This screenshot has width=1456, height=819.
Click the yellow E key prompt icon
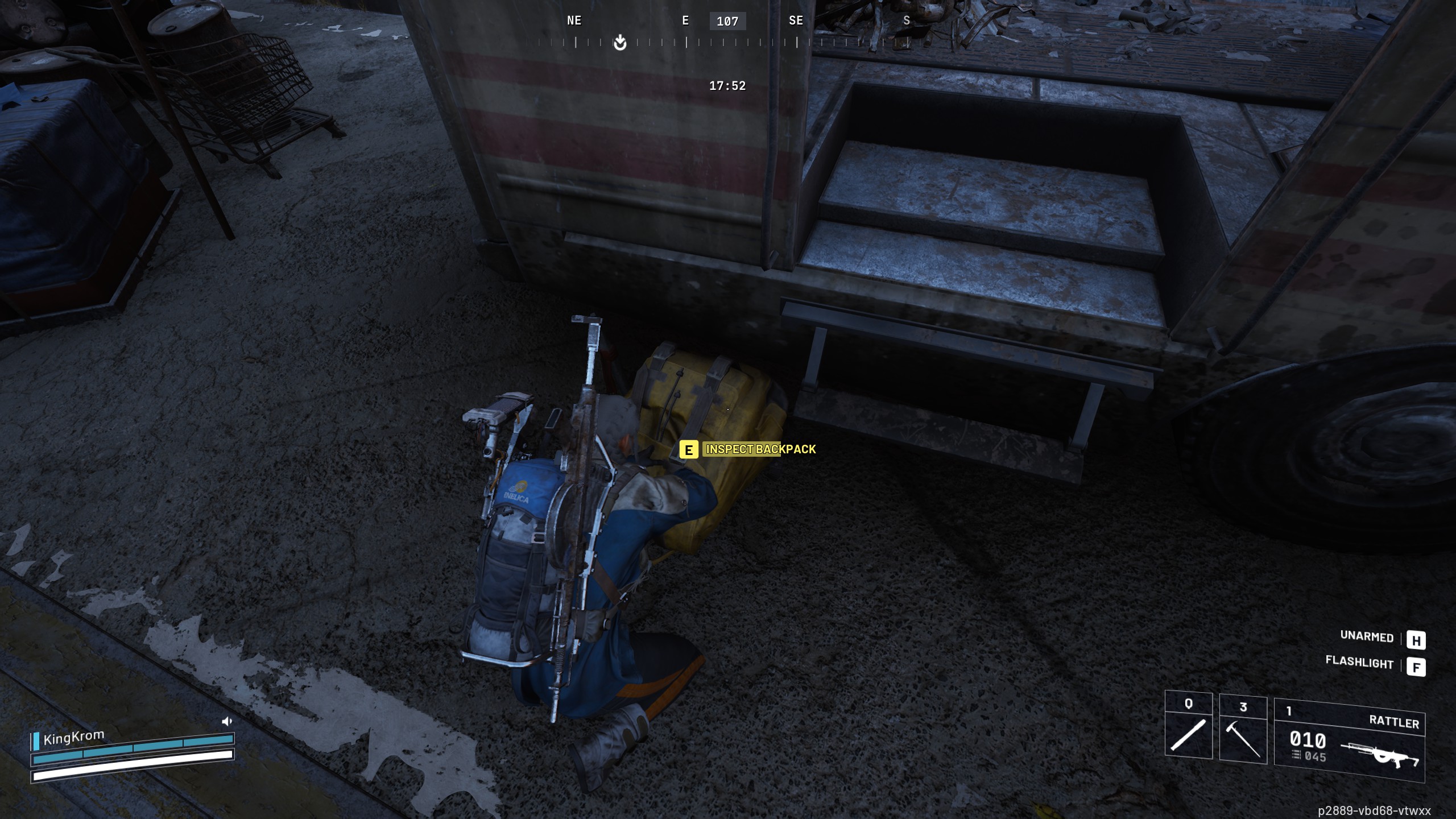(x=688, y=449)
